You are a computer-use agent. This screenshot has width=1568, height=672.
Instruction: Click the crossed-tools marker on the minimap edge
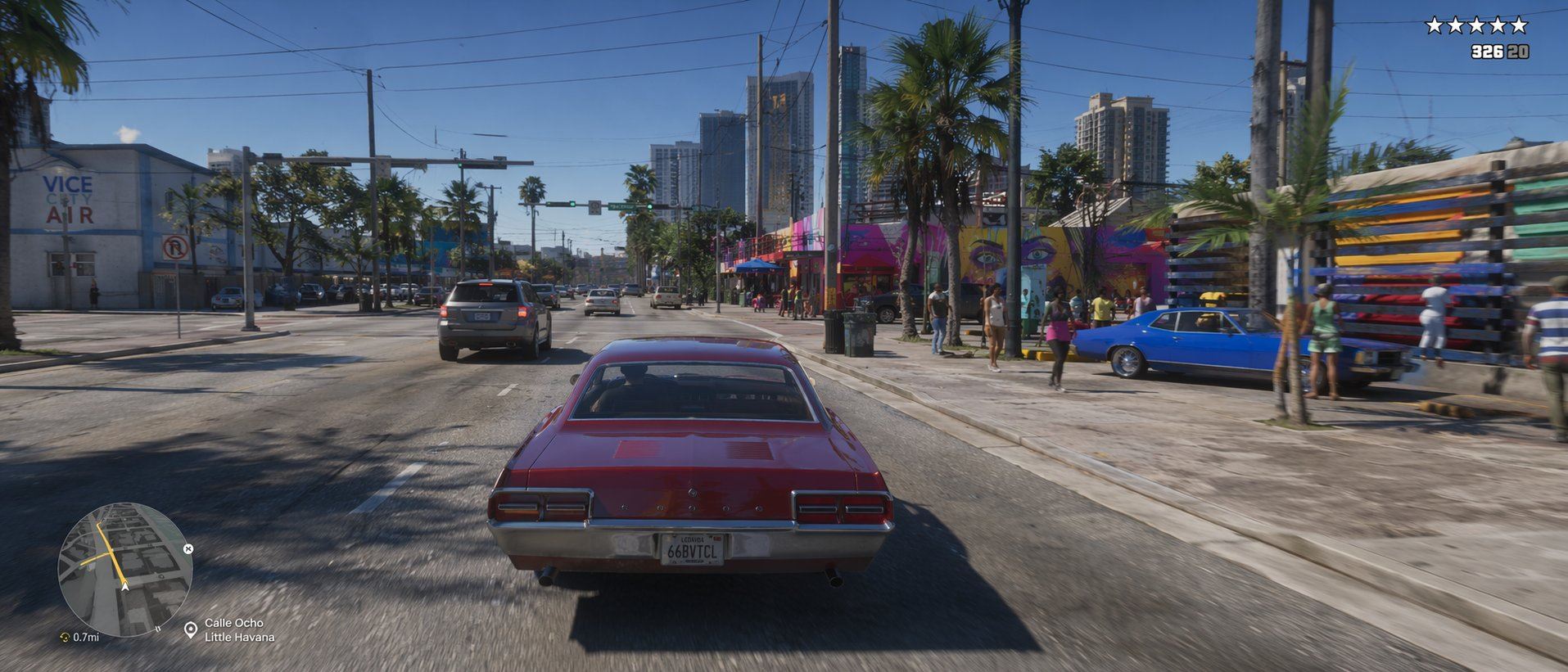188,548
